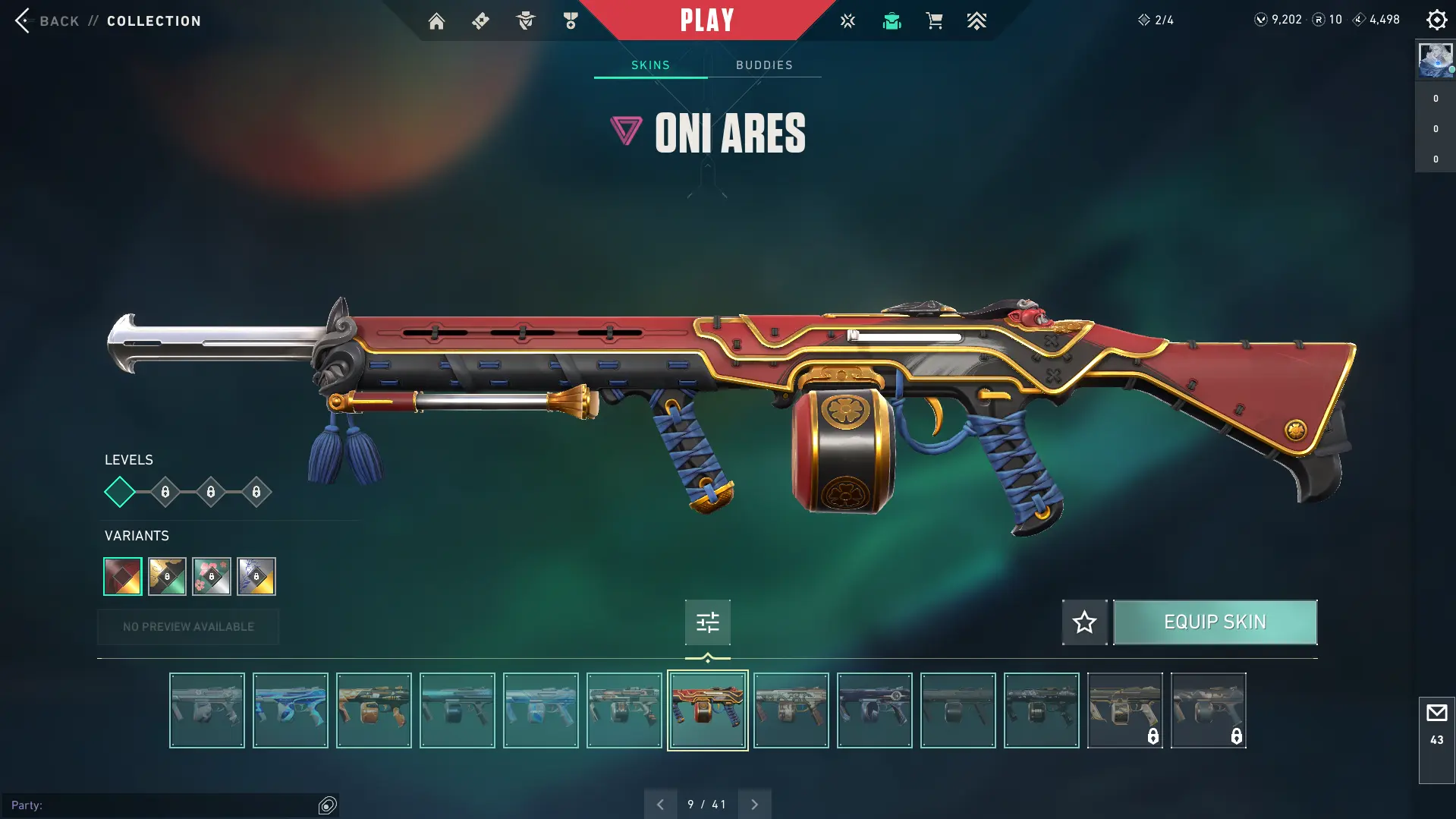Choose the pink floral variant swatch

pos(212,576)
